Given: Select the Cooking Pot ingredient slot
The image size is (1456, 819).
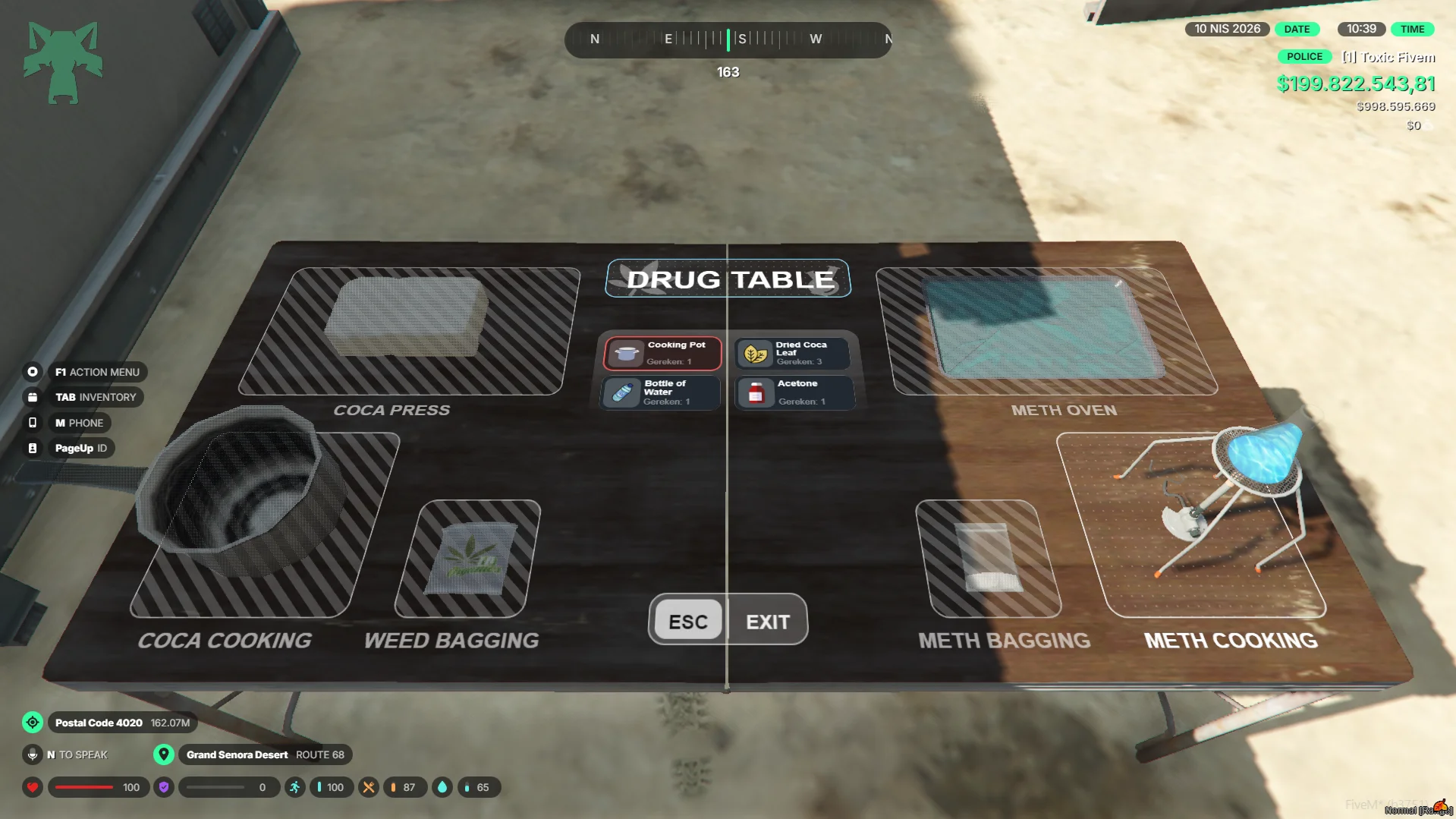Looking at the screenshot, I should [x=662, y=354].
